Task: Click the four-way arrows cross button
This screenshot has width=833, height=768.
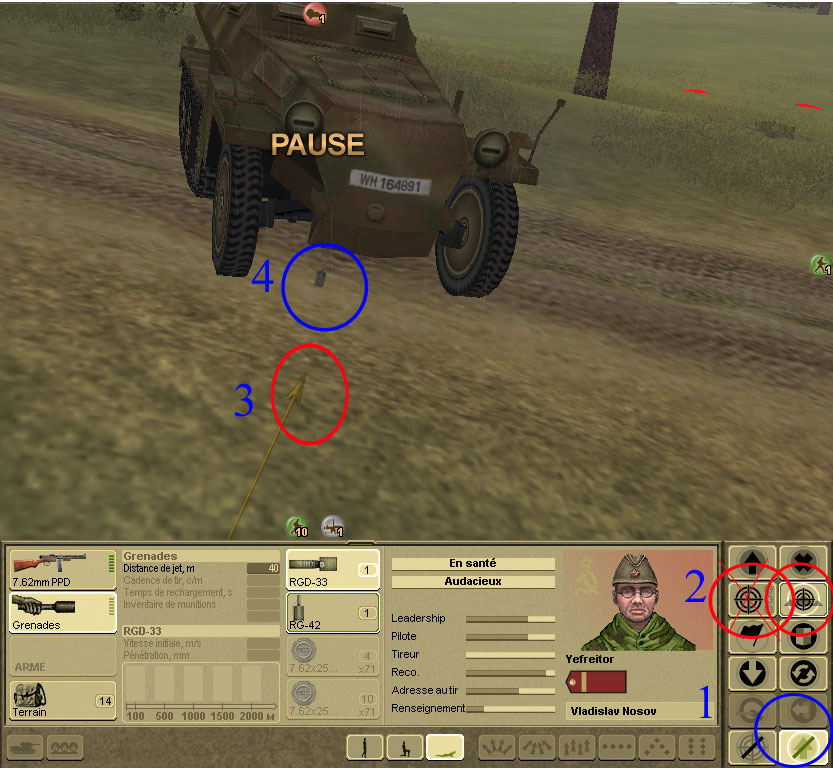Action: pos(802,563)
